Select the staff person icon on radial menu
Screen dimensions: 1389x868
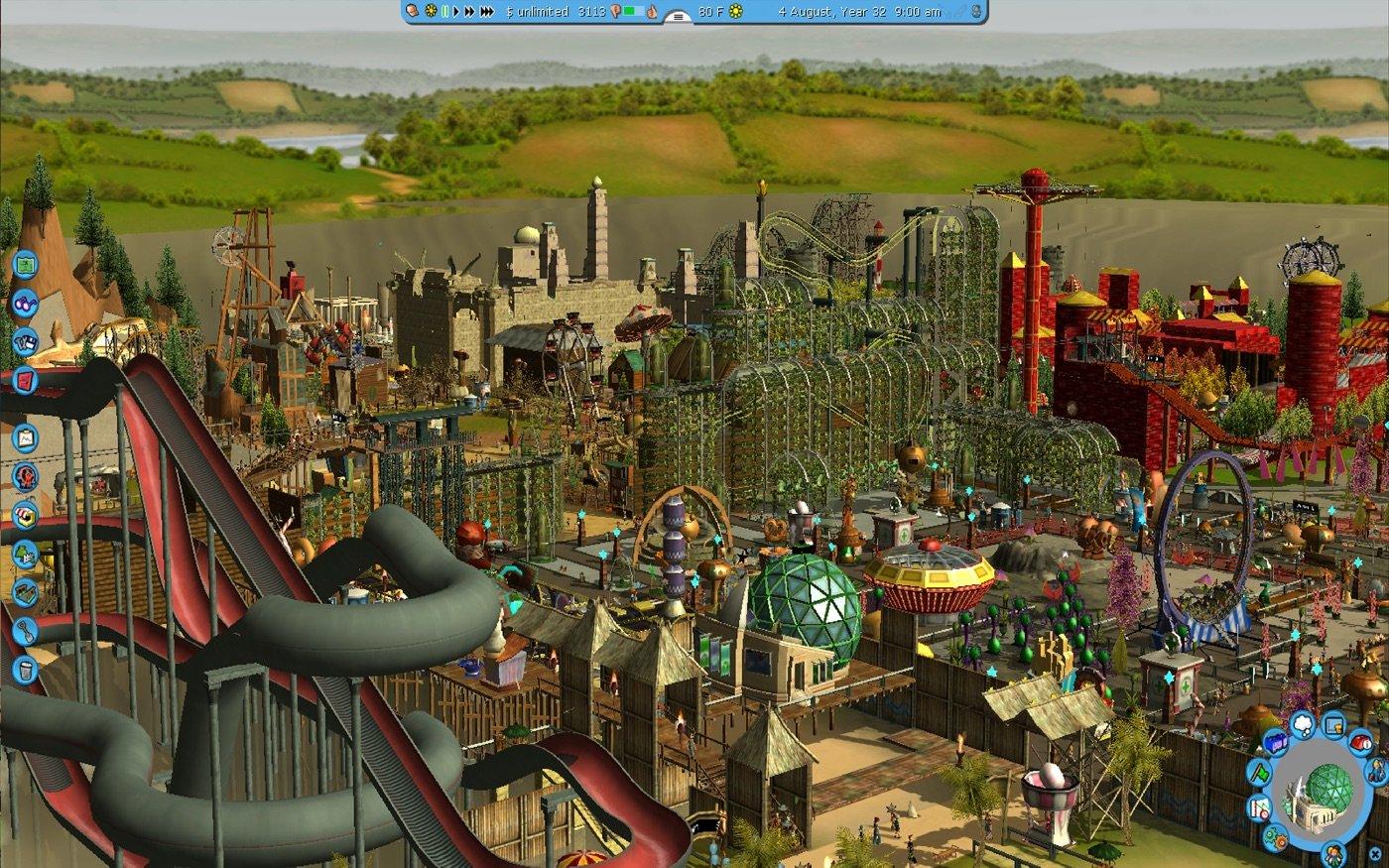(1376, 771)
